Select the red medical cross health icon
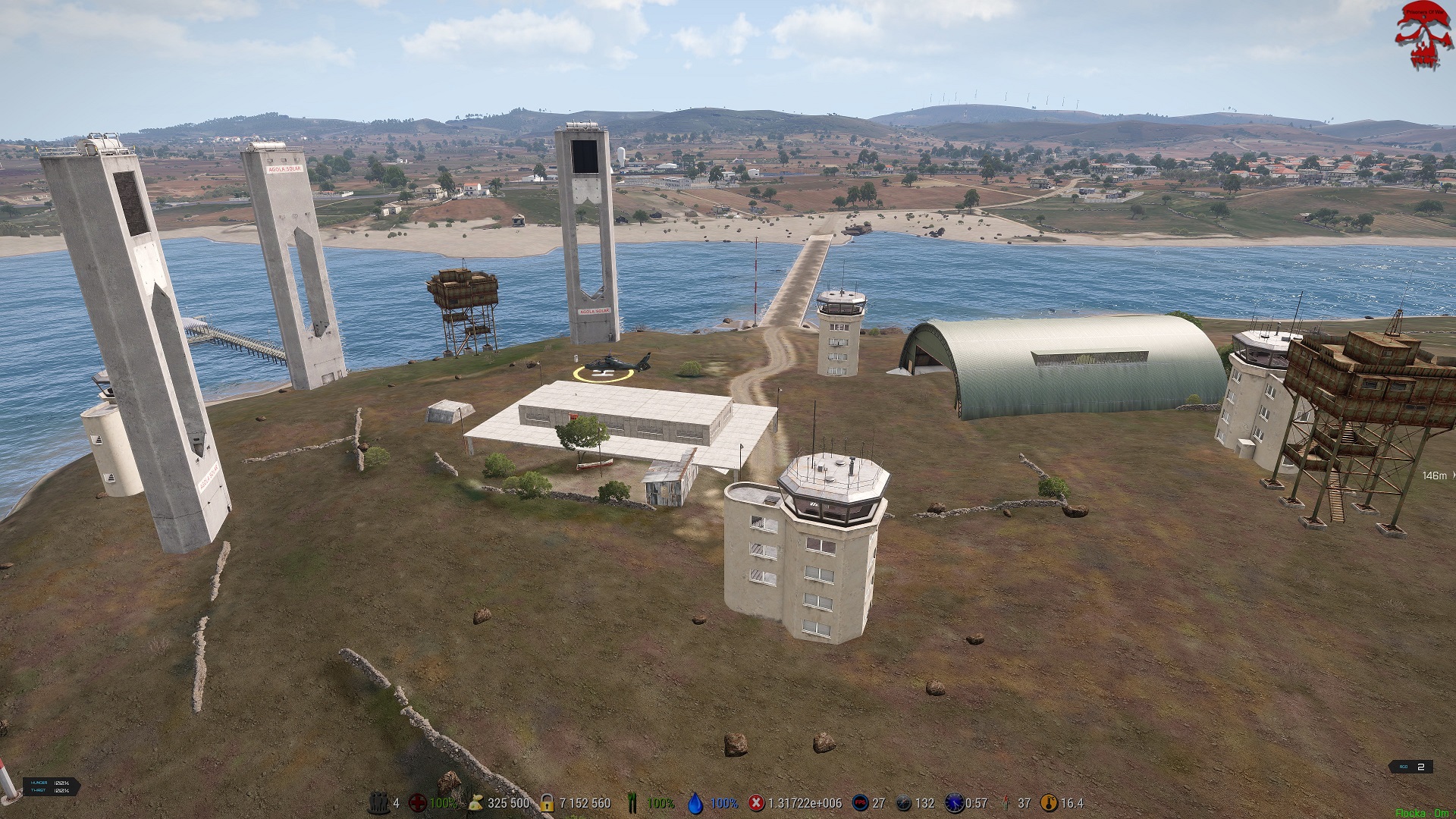The image size is (1456, 819). click(417, 802)
